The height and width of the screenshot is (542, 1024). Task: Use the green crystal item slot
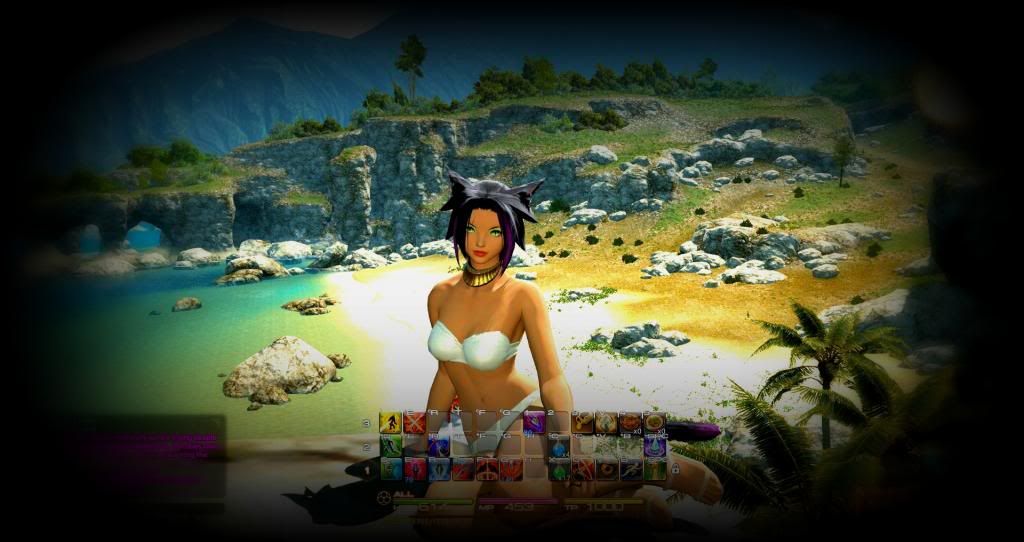tap(558, 470)
